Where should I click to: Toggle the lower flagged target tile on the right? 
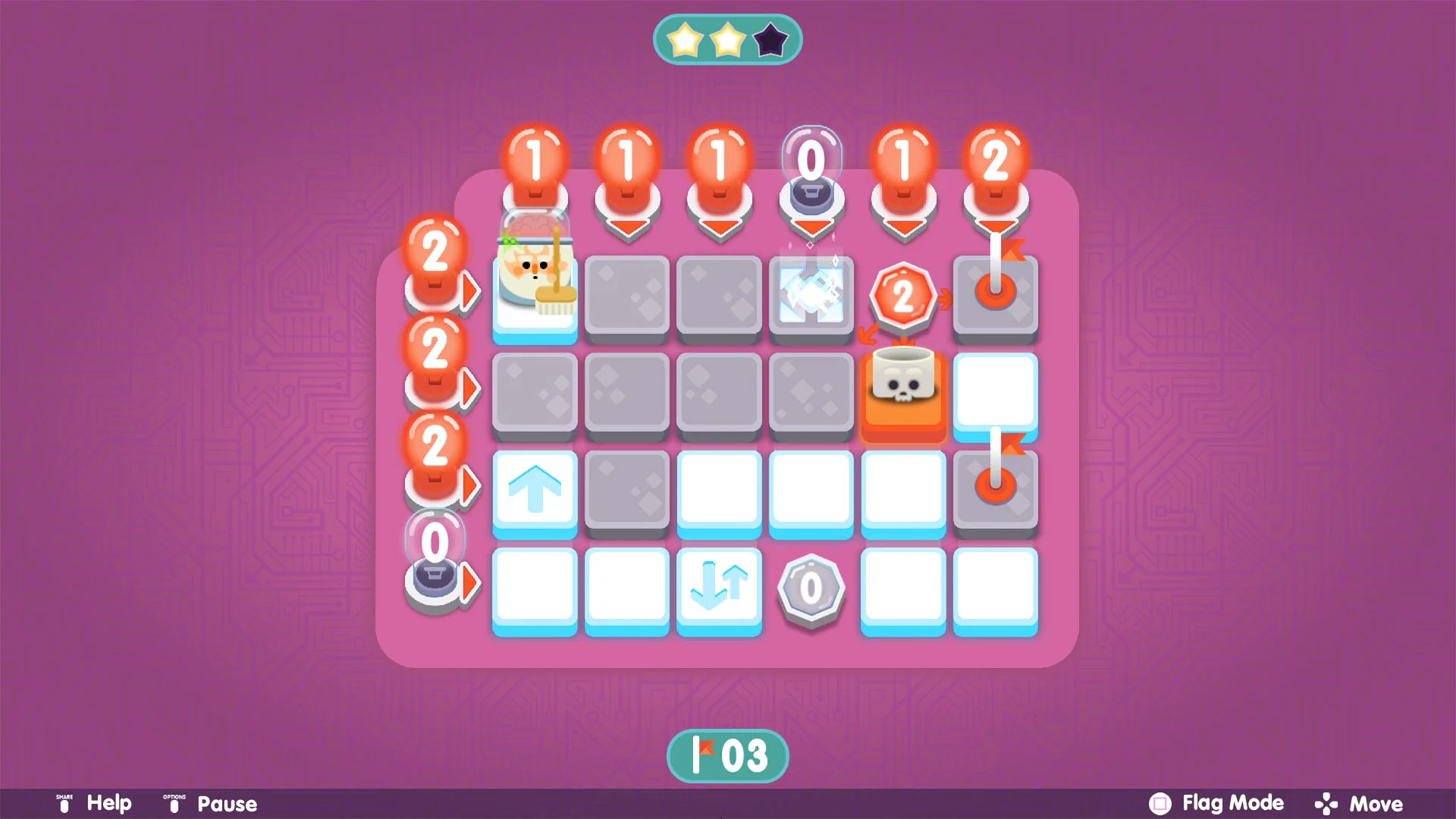(x=996, y=491)
